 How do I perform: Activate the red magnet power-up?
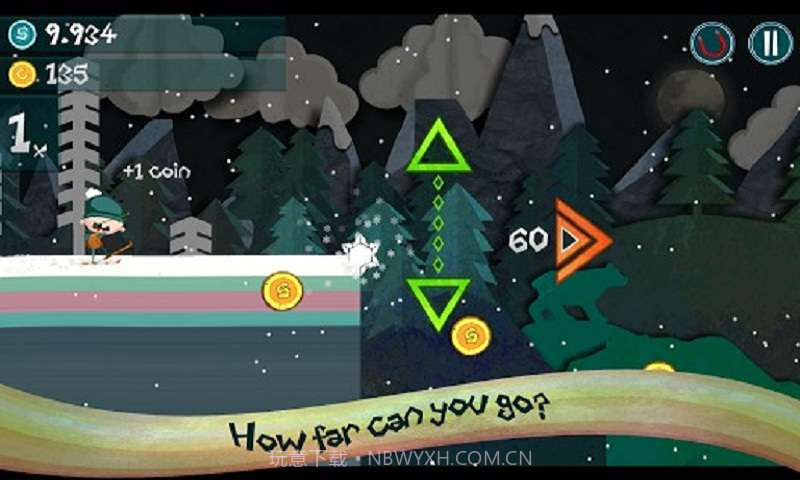[712, 43]
